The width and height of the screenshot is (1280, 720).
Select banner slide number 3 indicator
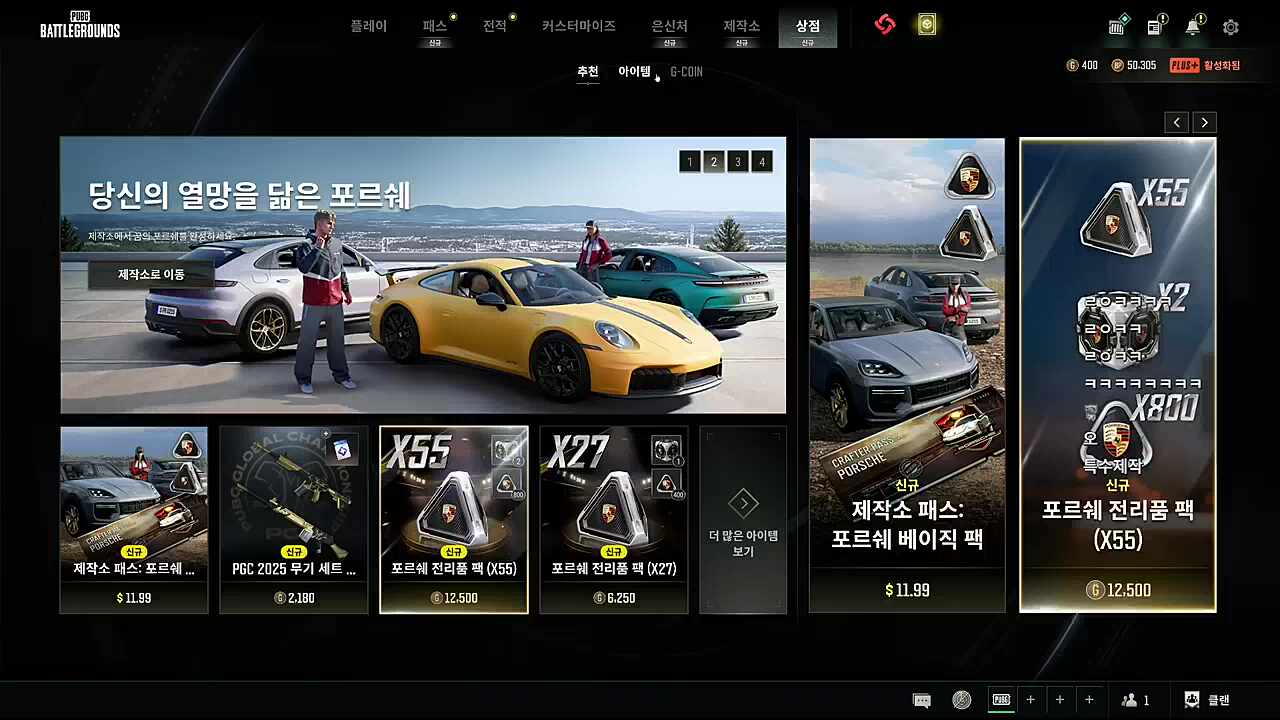[738, 161]
